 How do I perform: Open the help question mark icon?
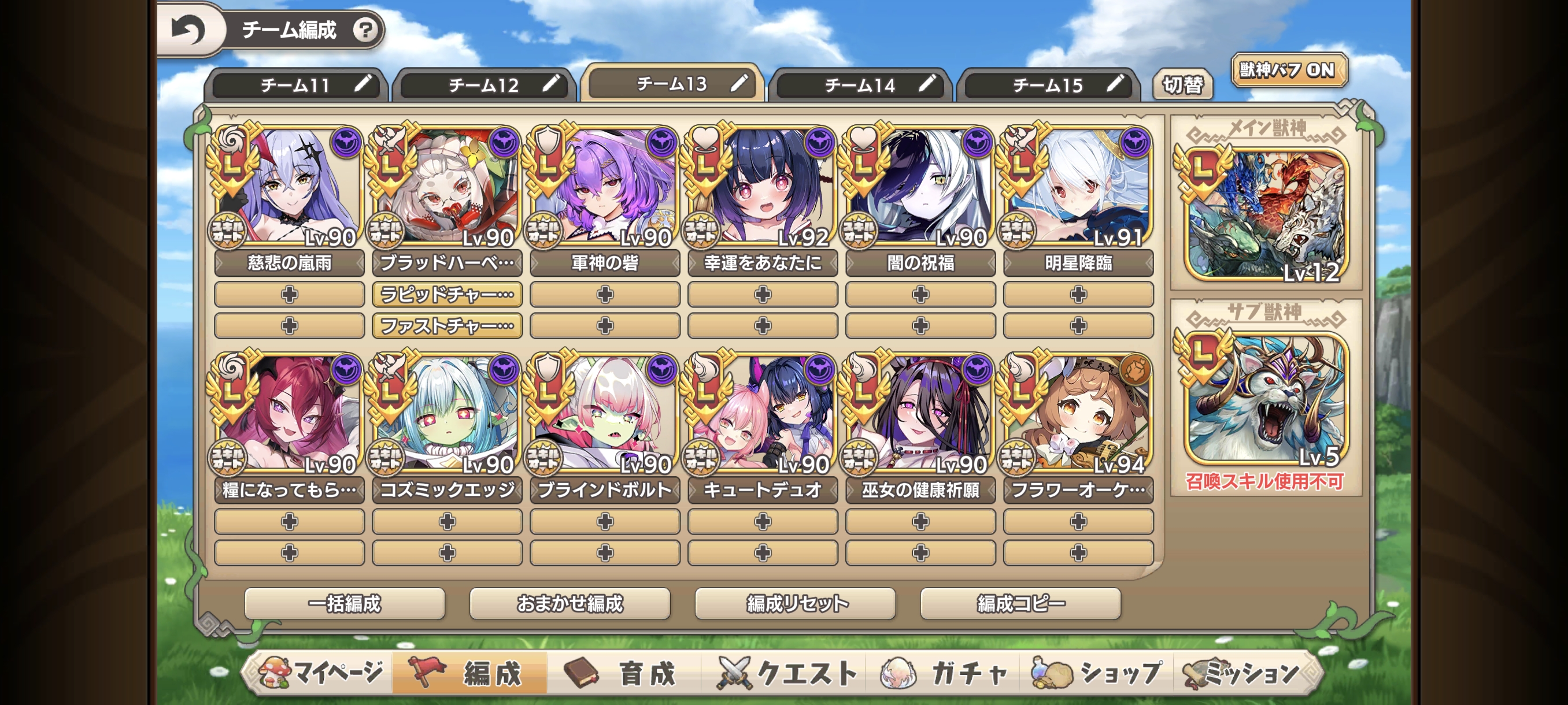pyautogui.click(x=365, y=30)
